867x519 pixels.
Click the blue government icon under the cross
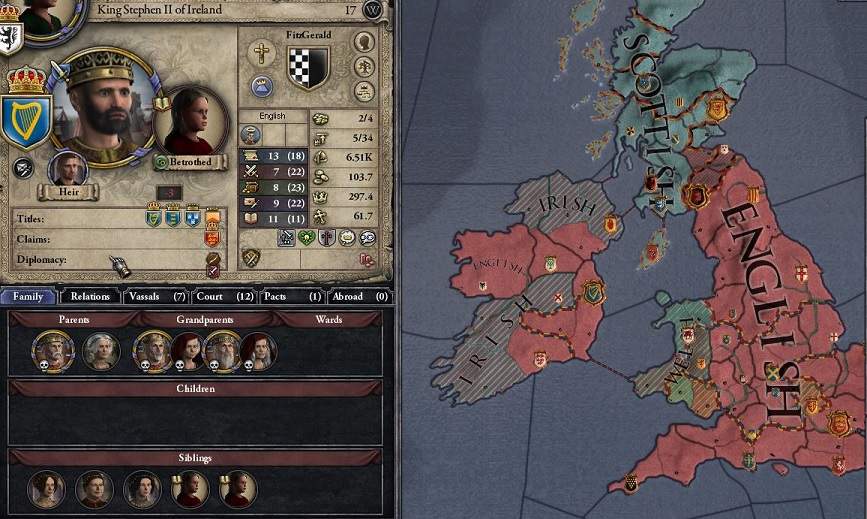(x=263, y=86)
